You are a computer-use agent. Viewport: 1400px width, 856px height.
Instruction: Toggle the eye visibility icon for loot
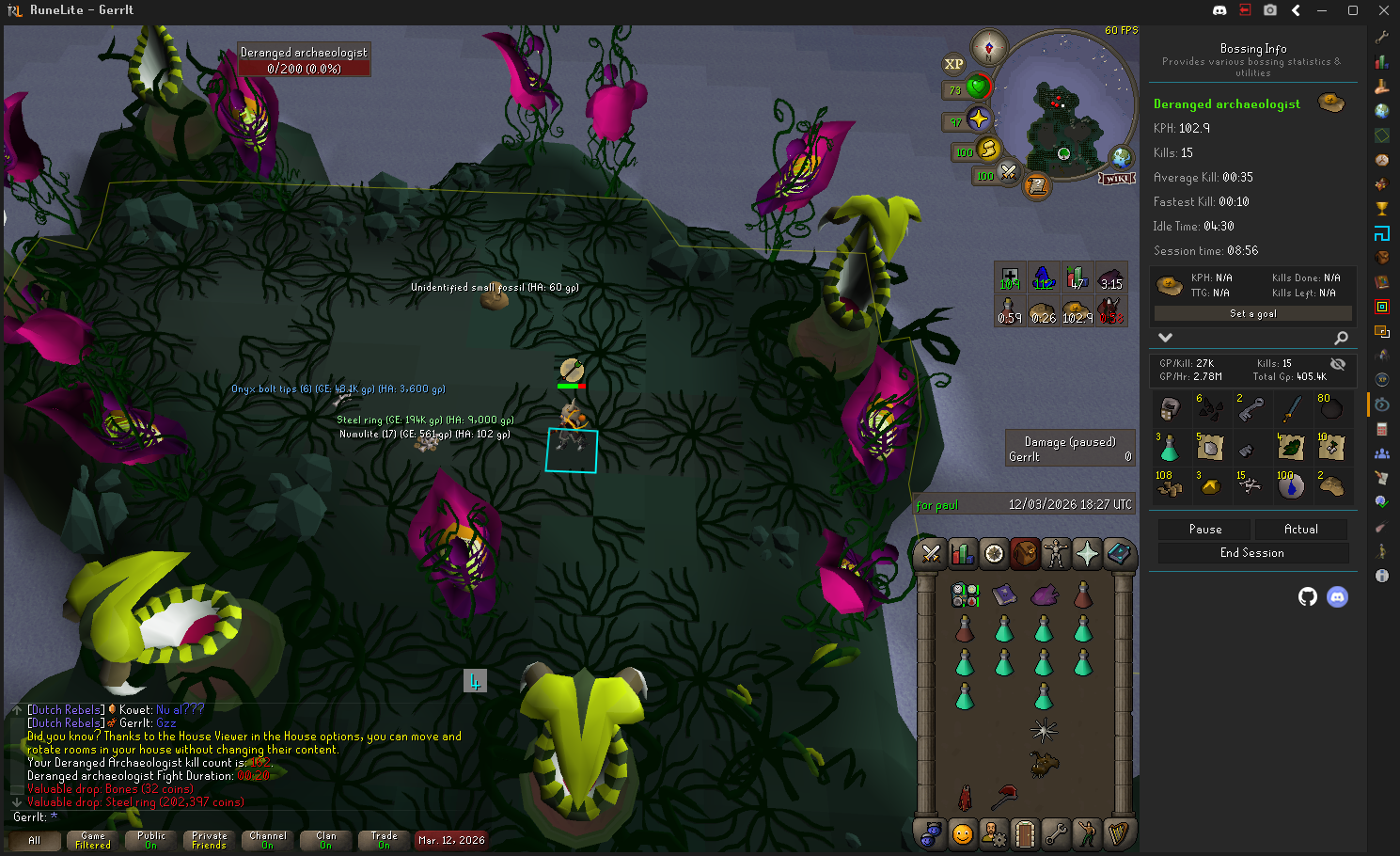point(1338,364)
